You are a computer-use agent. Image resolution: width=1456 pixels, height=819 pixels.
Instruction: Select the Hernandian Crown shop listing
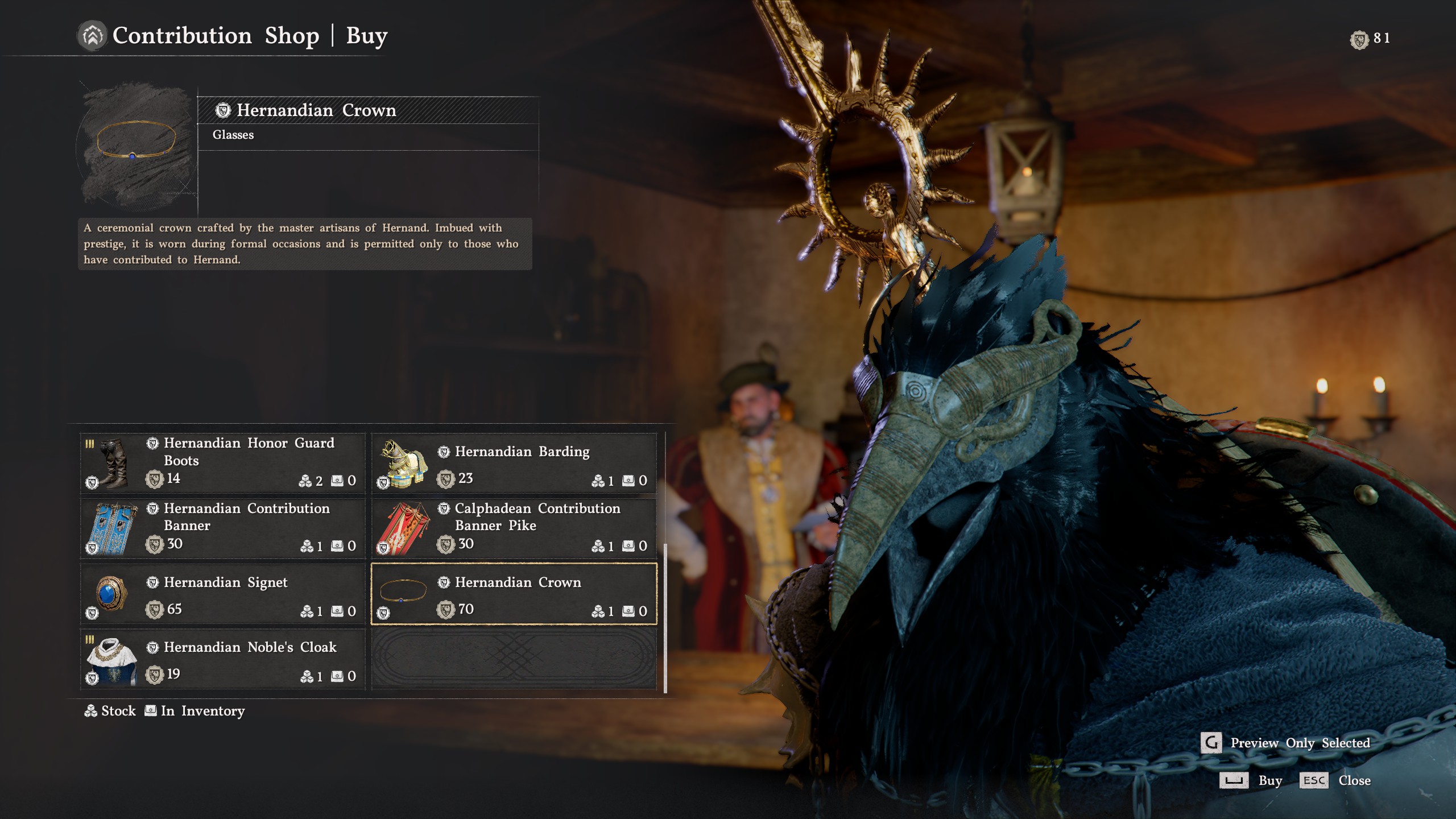pyautogui.click(x=512, y=594)
